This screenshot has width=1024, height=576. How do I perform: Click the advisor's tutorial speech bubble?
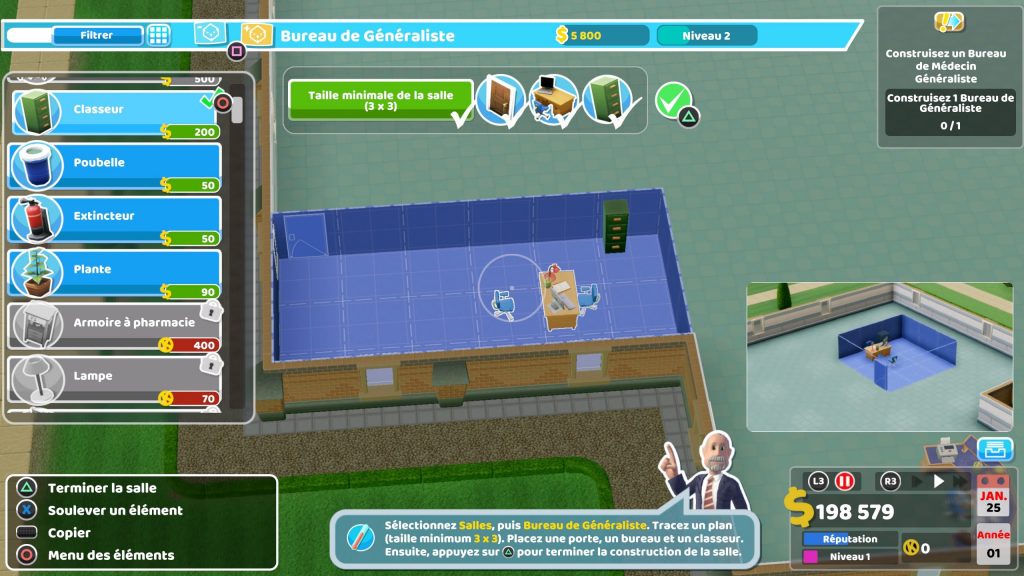coord(546,538)
